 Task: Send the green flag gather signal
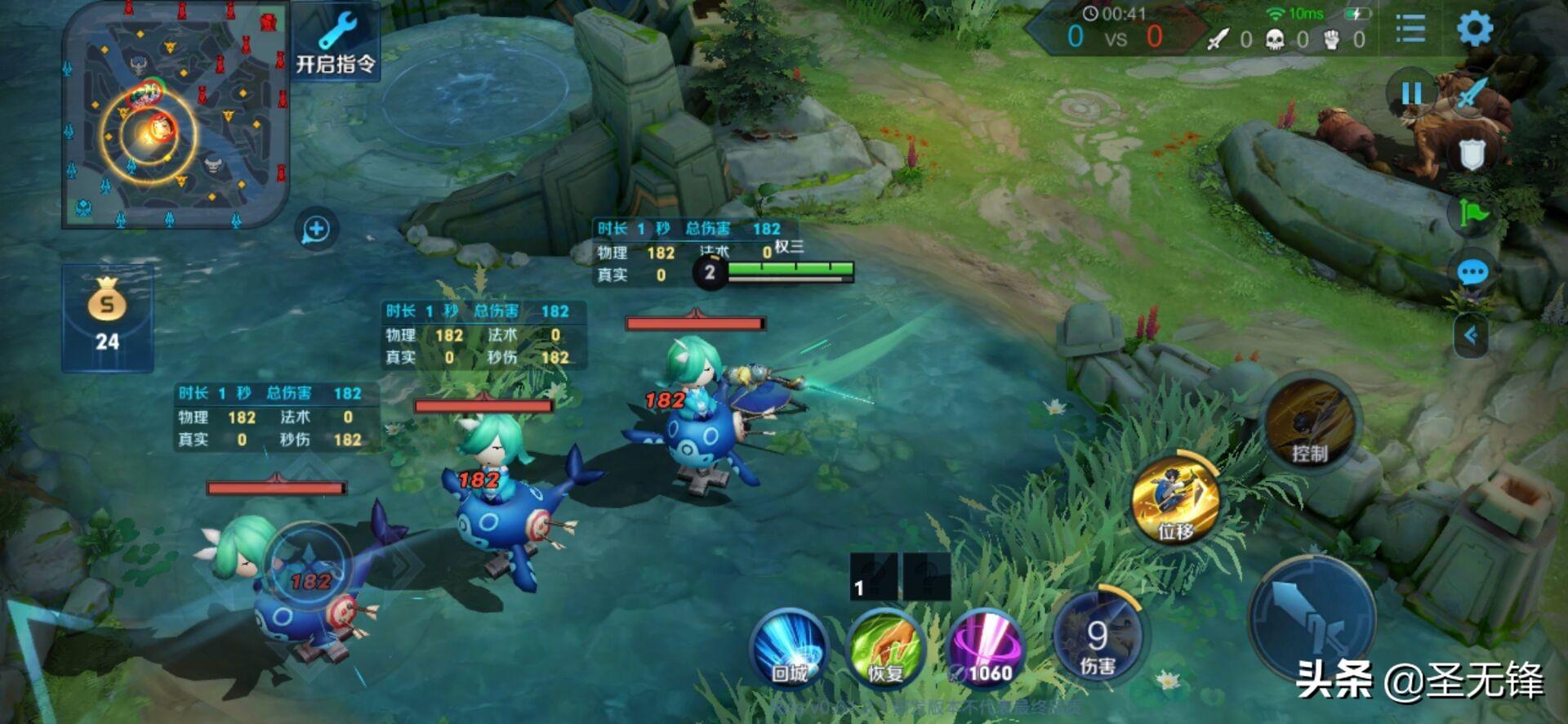1472,214
